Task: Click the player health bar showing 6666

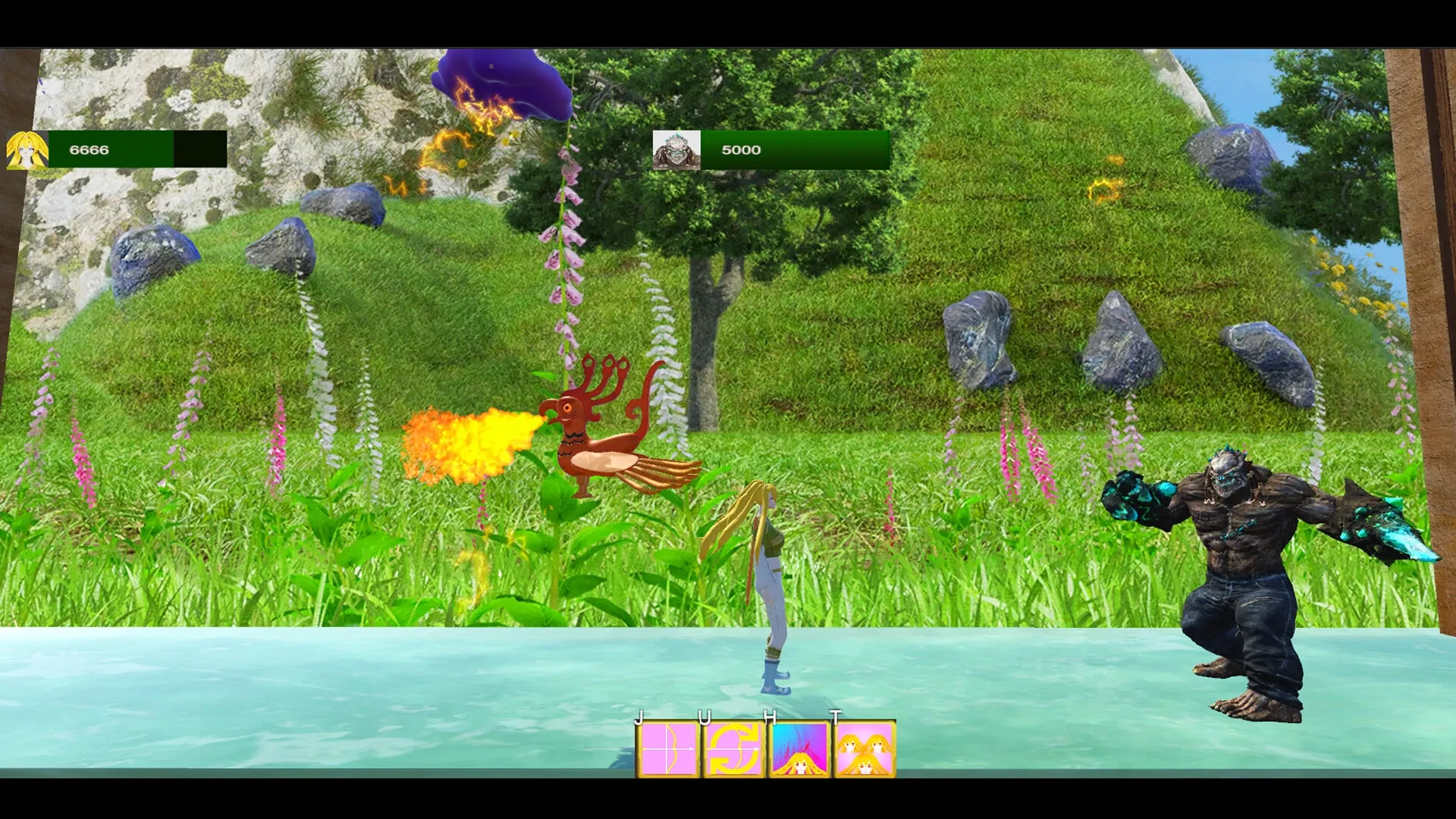Action: coord(136,149)
